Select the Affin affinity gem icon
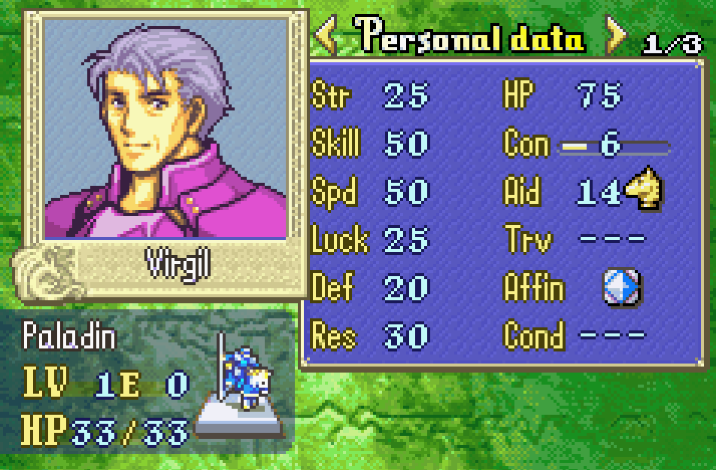The width and height of the screenshot is (716, 470). pos(621,288)
